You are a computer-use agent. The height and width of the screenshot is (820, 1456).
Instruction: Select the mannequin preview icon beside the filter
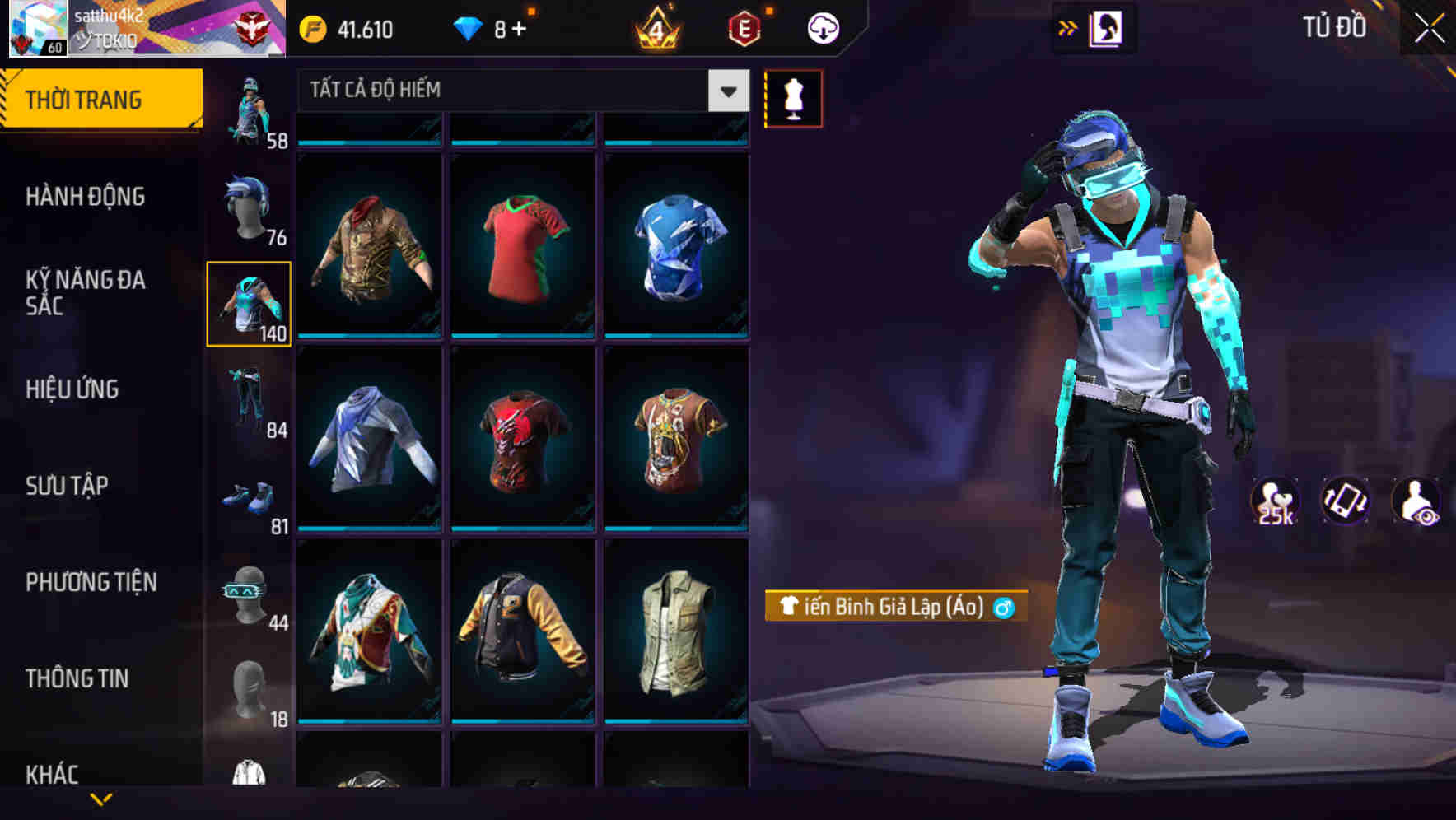point(793,97)
